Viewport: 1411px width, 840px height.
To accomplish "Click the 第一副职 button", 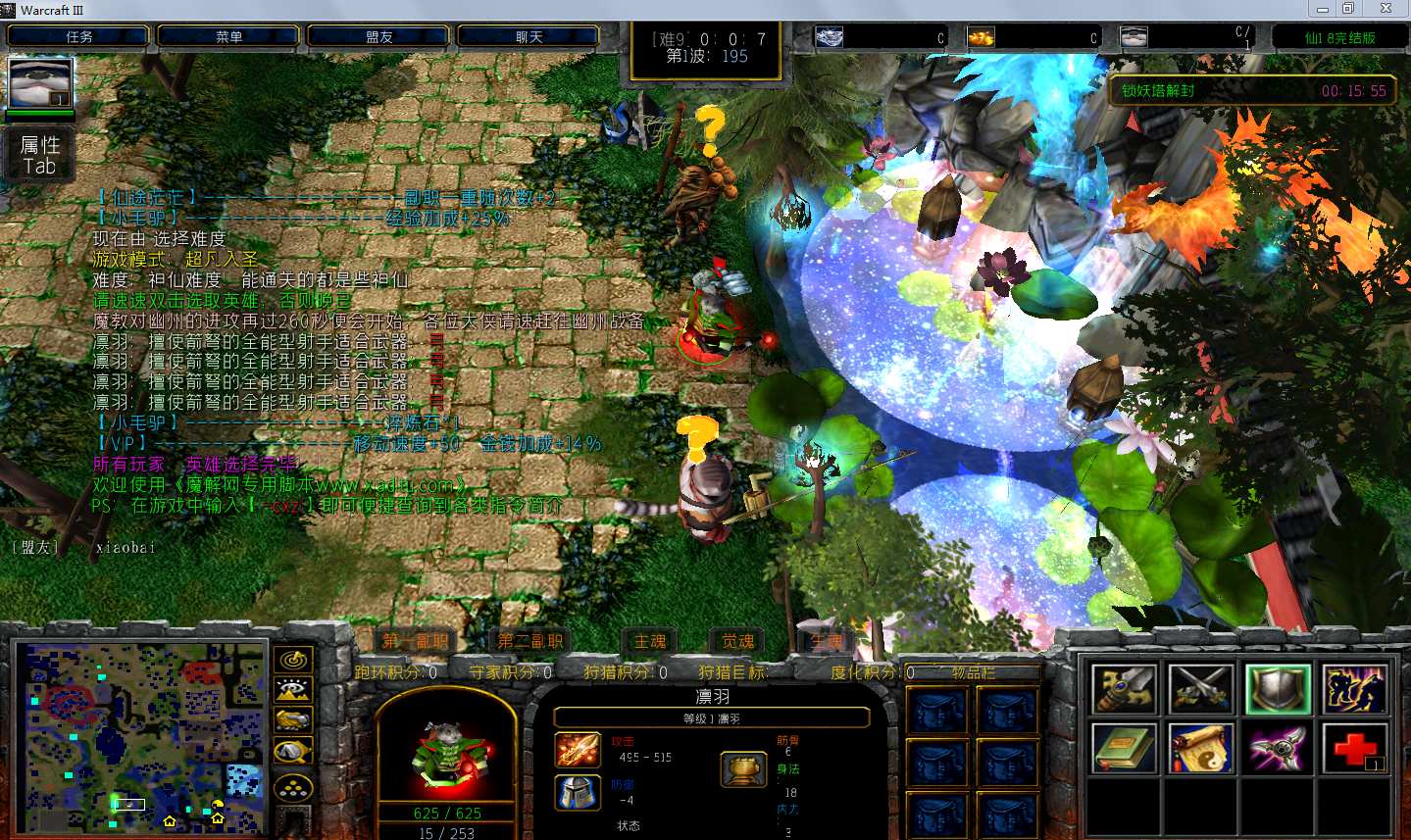I will click(415, 641).
